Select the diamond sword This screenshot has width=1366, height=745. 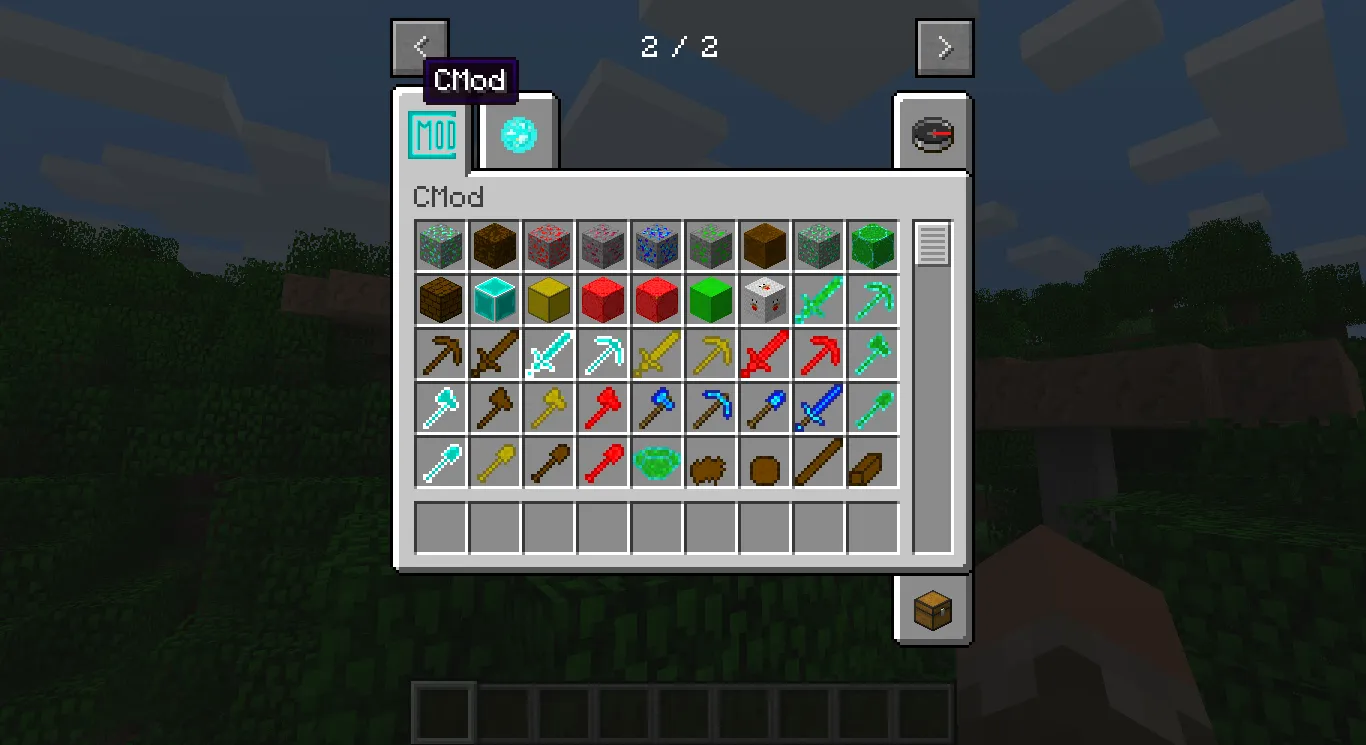coord(548,353)
